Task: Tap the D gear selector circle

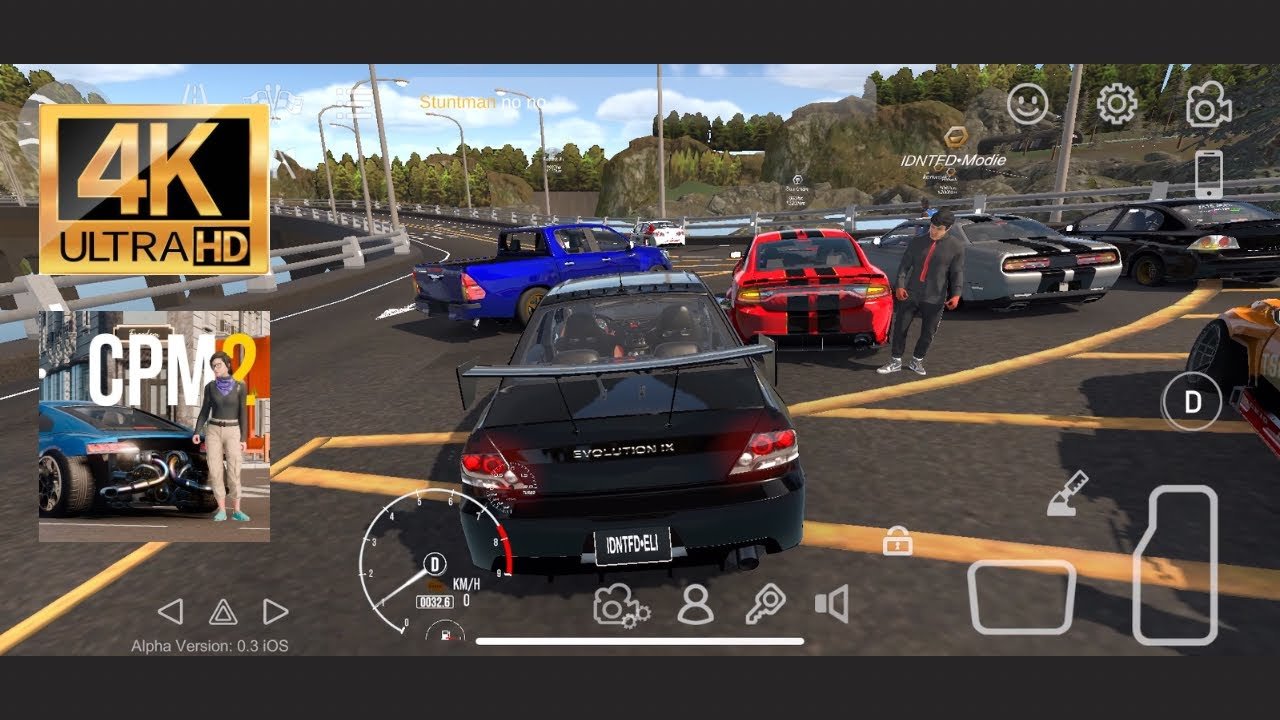Action: pyautogui.click(x=1192, y=402)
